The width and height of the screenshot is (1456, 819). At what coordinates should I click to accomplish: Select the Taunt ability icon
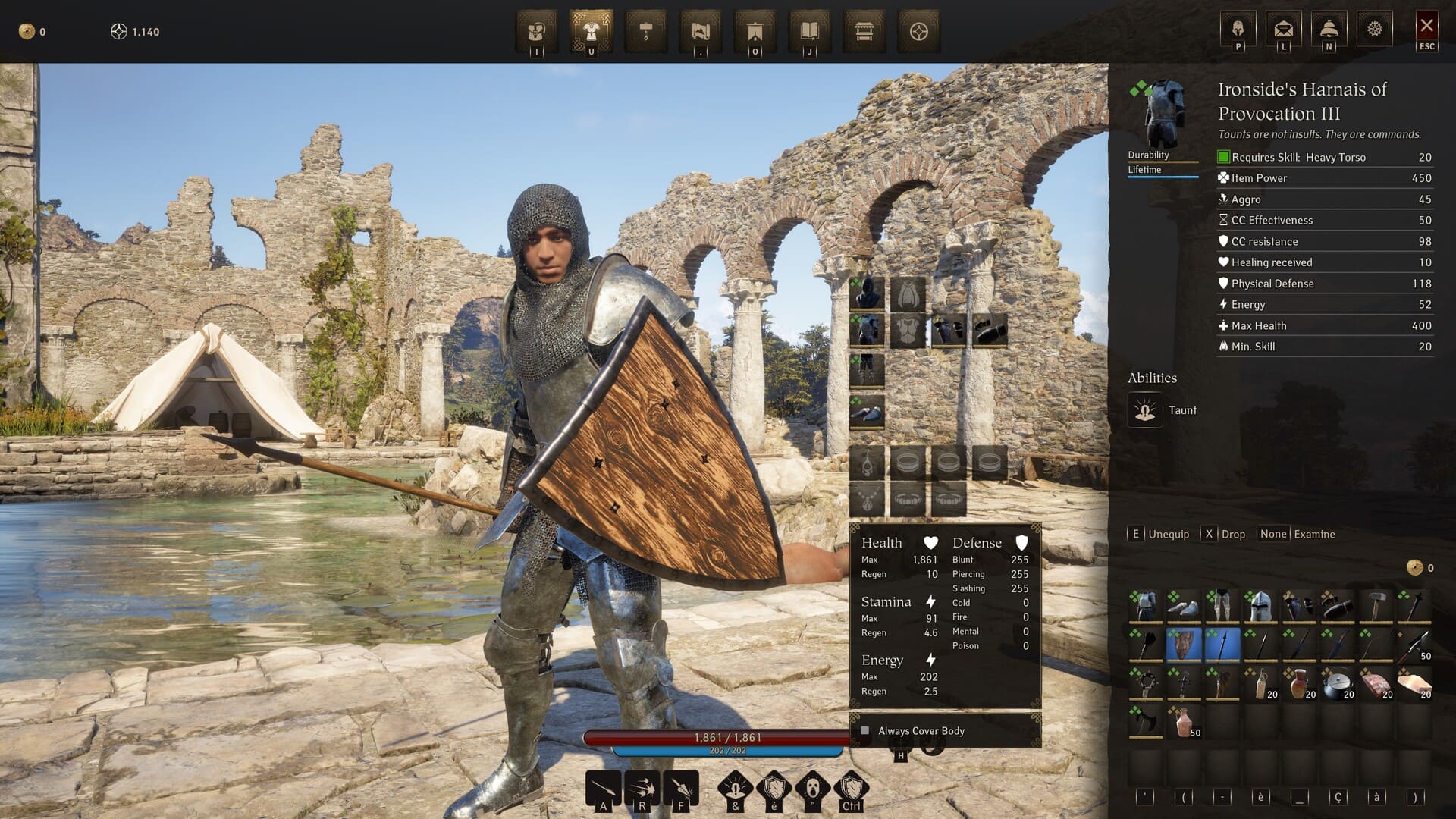[x=1145, y=410]
